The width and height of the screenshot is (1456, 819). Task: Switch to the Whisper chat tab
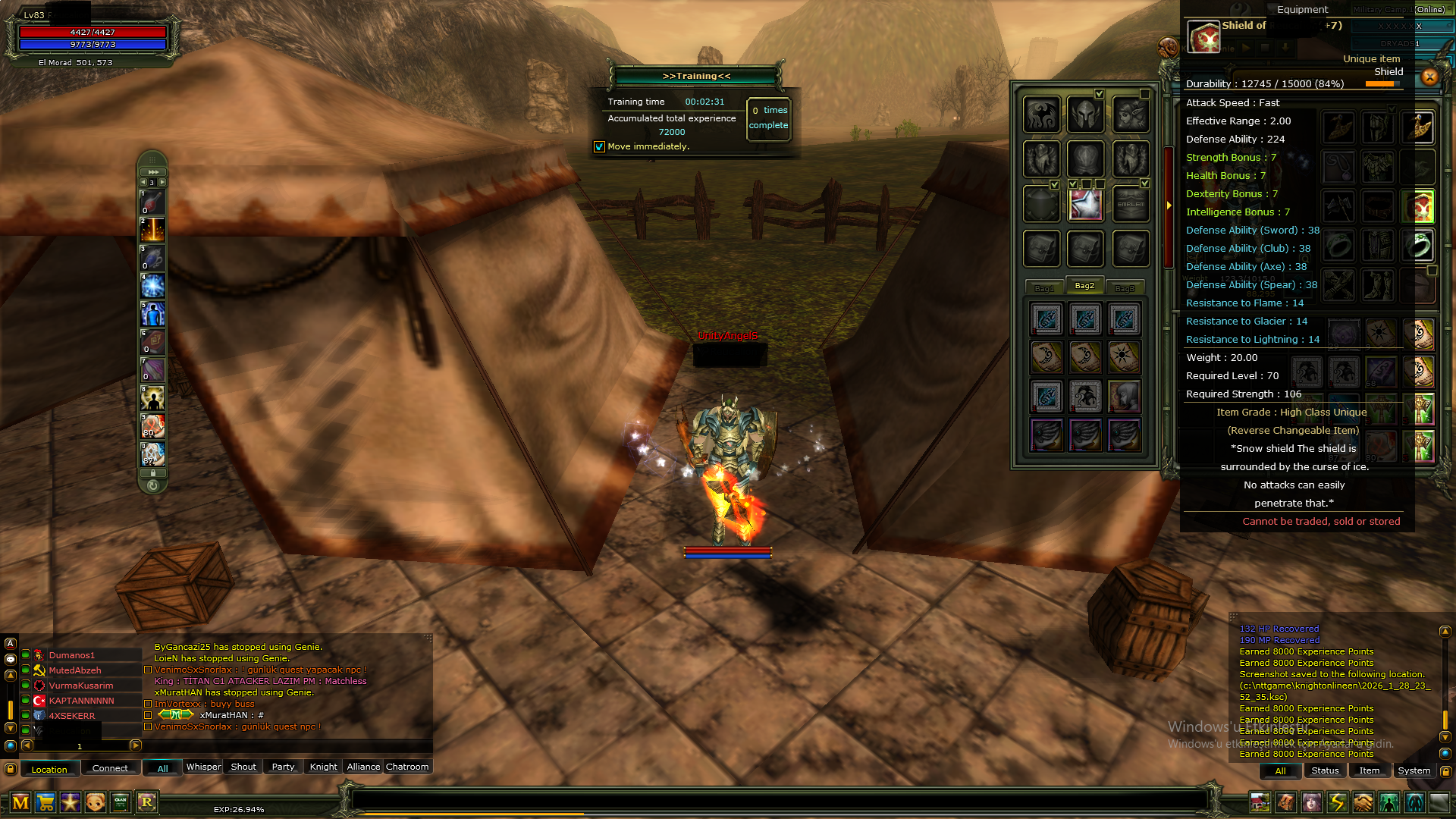tap(203, 767)
